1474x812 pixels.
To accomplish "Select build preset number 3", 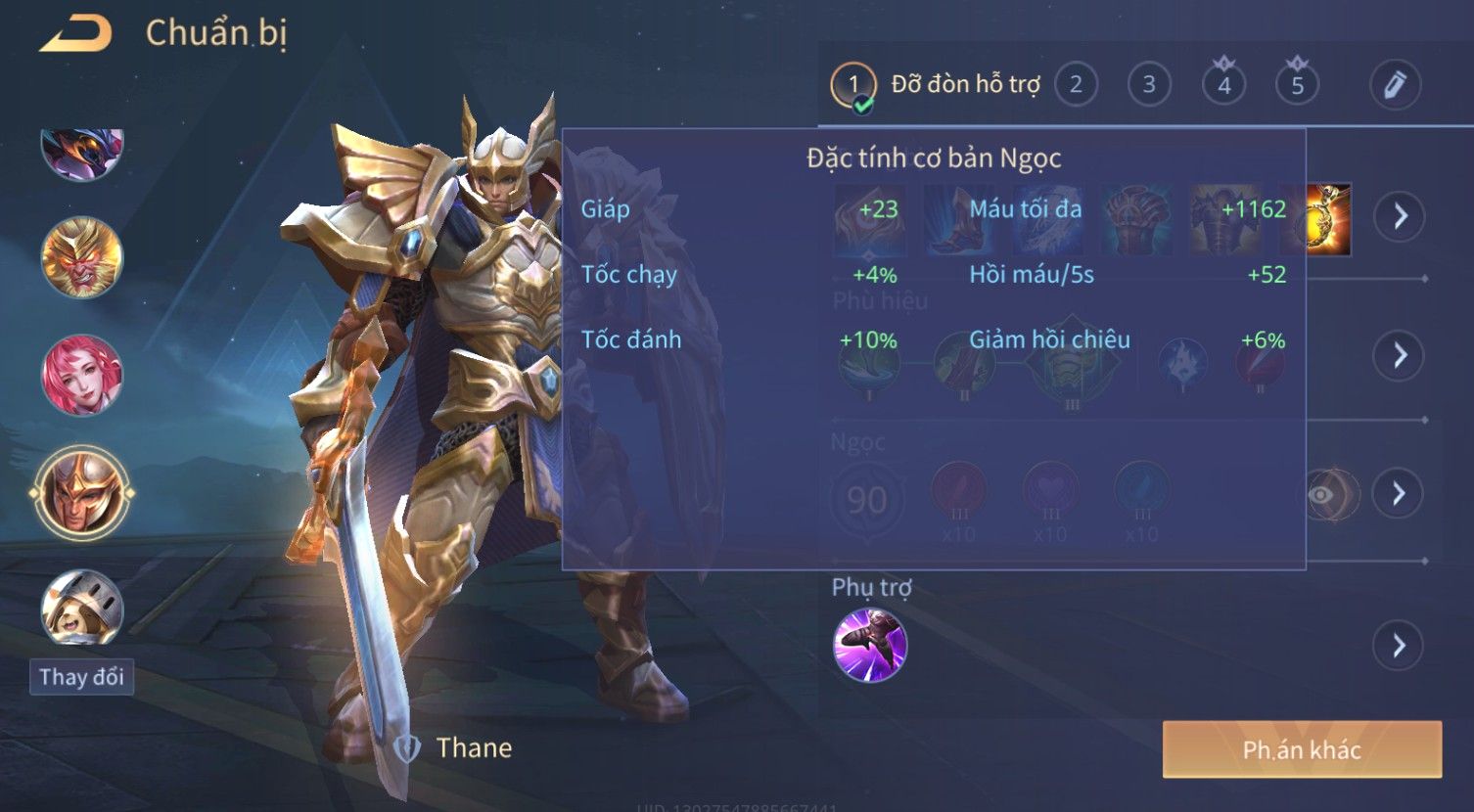I will 1149,85.
